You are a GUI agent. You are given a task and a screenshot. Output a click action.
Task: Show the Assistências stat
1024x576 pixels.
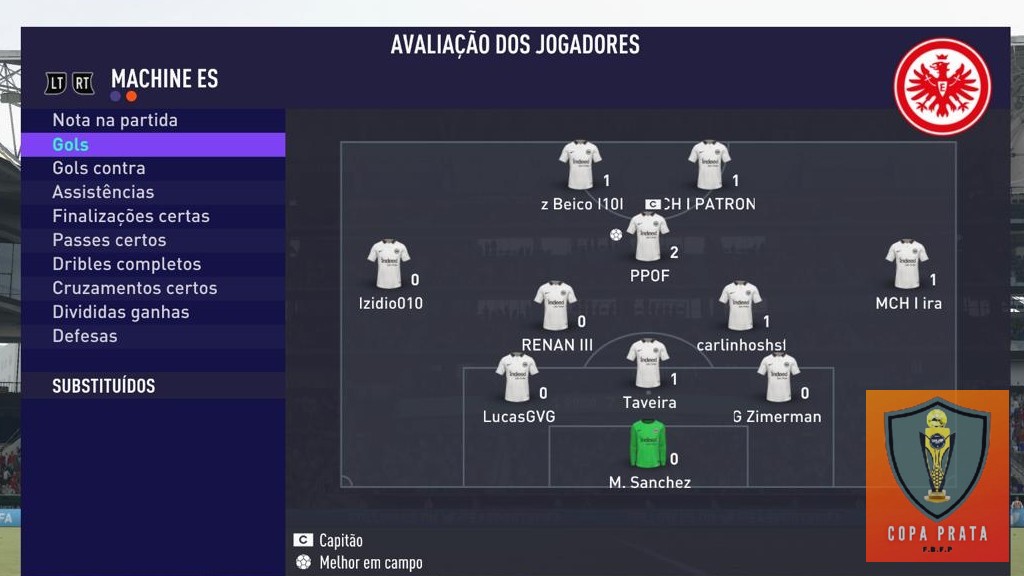tap(103, 192)
